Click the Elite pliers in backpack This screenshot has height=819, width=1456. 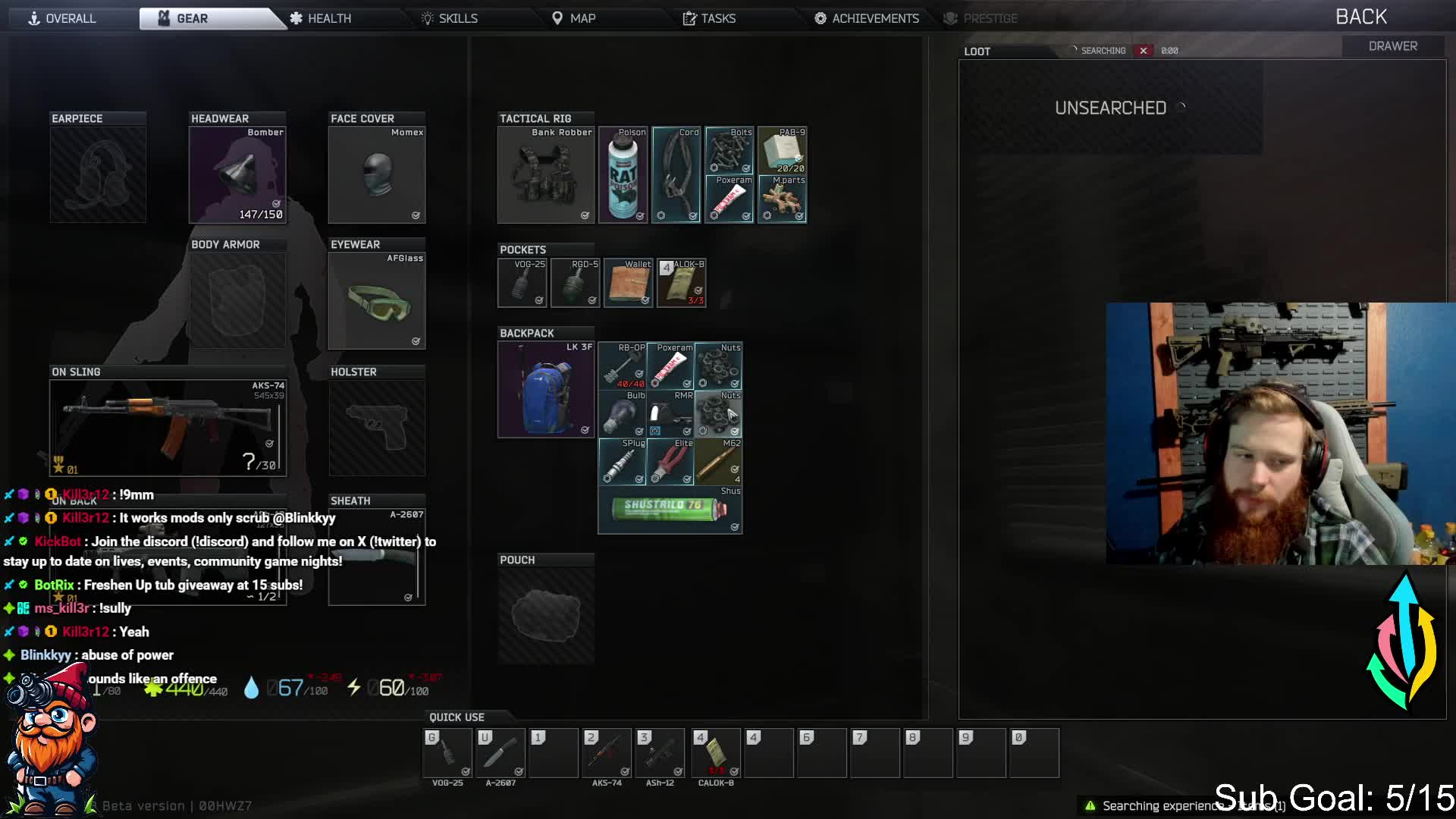pos(670,462)
